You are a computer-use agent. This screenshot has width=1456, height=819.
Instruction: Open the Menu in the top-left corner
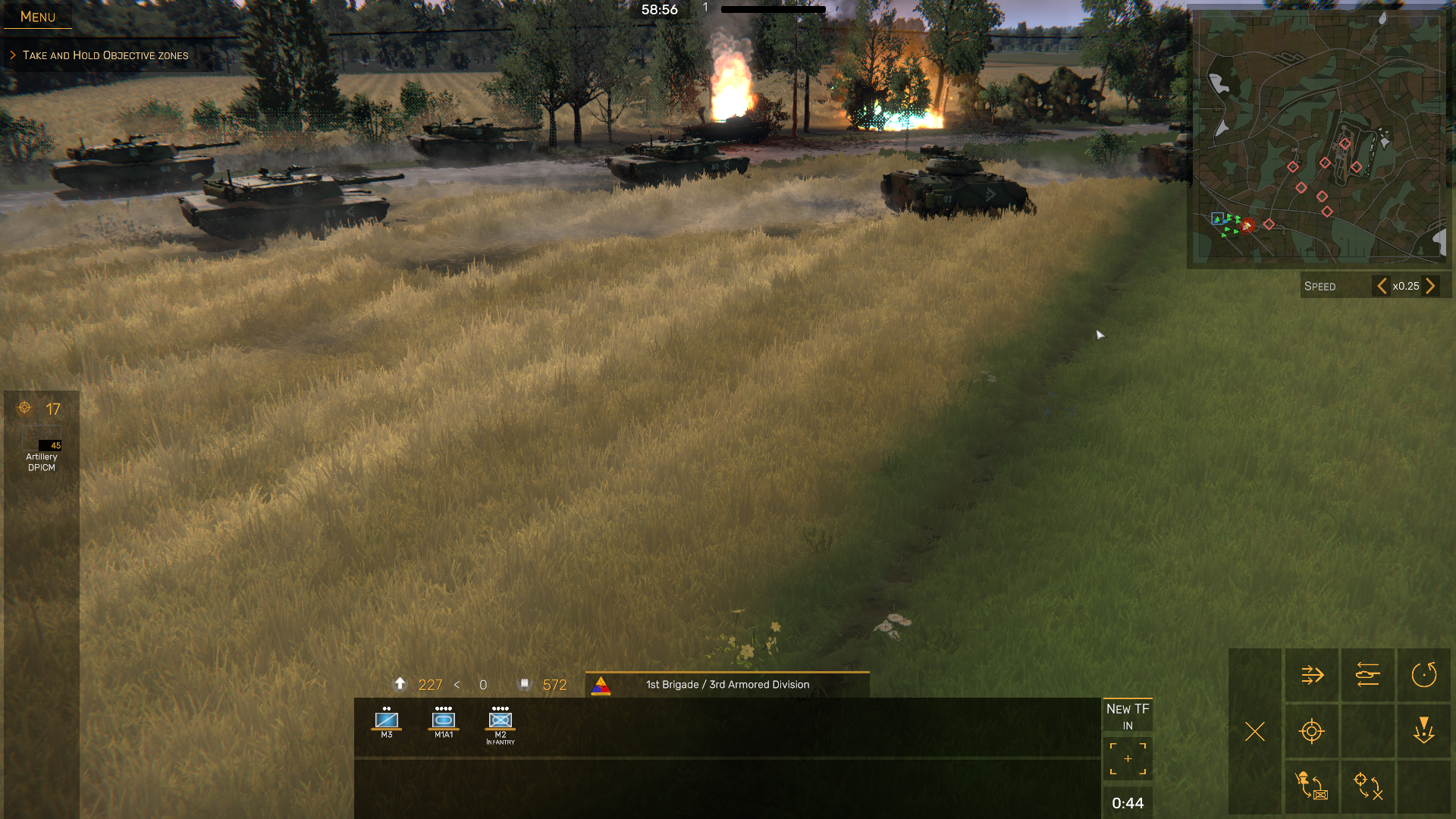pyautogui.click(x=38, y=17)
